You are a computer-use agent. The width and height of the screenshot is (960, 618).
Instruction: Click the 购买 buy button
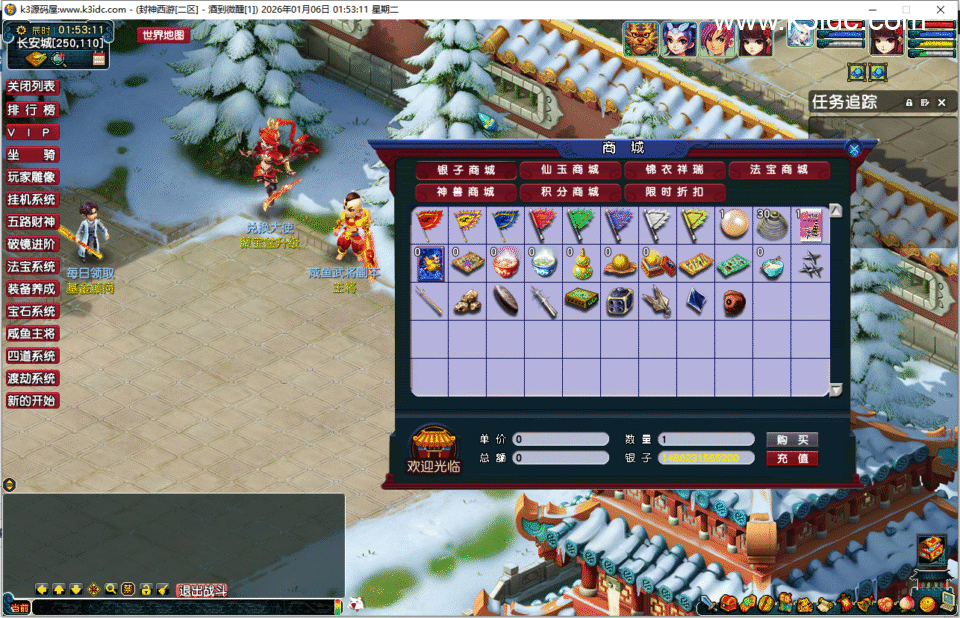pyautogui.click(x=791, y=440)
